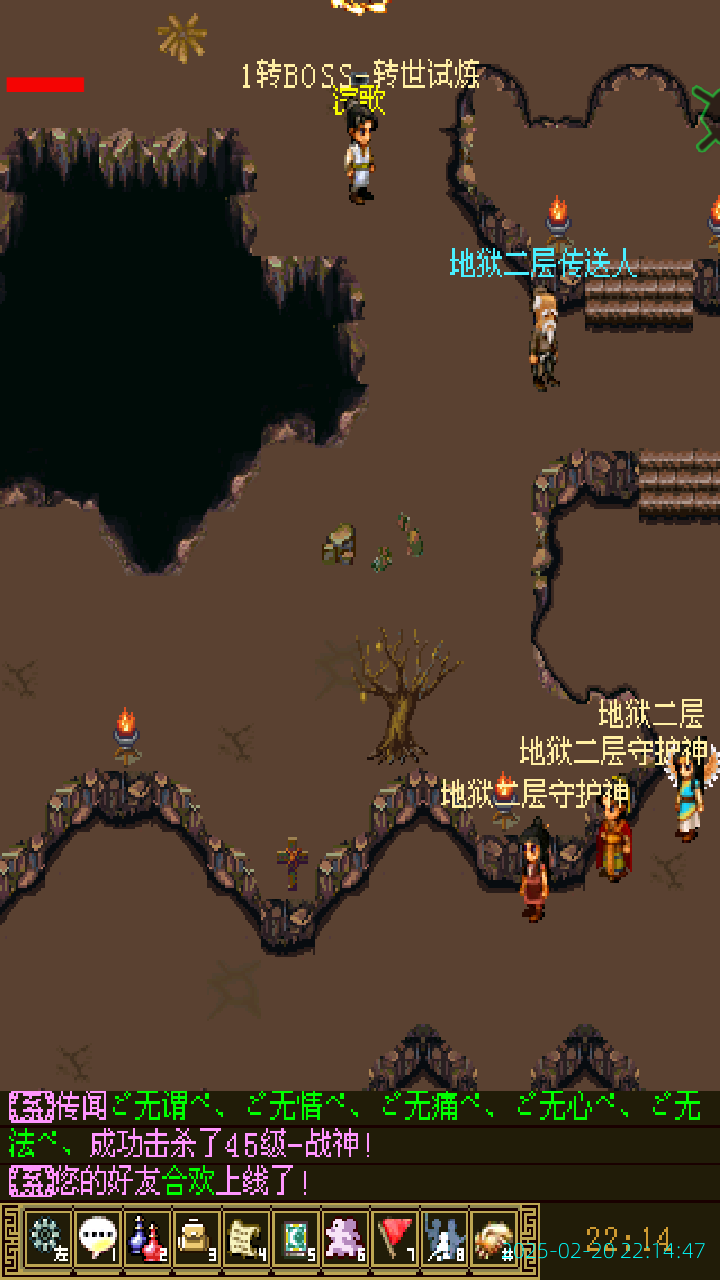Click the last hotbar slot marked #
This screenshot has height=1280, width=720.
coord(495,1239)
